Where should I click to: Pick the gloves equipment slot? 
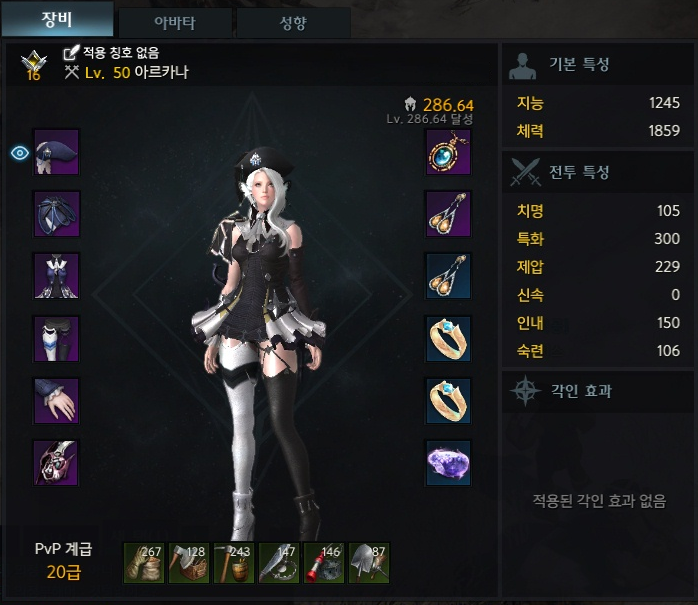(x=56, y=401)
